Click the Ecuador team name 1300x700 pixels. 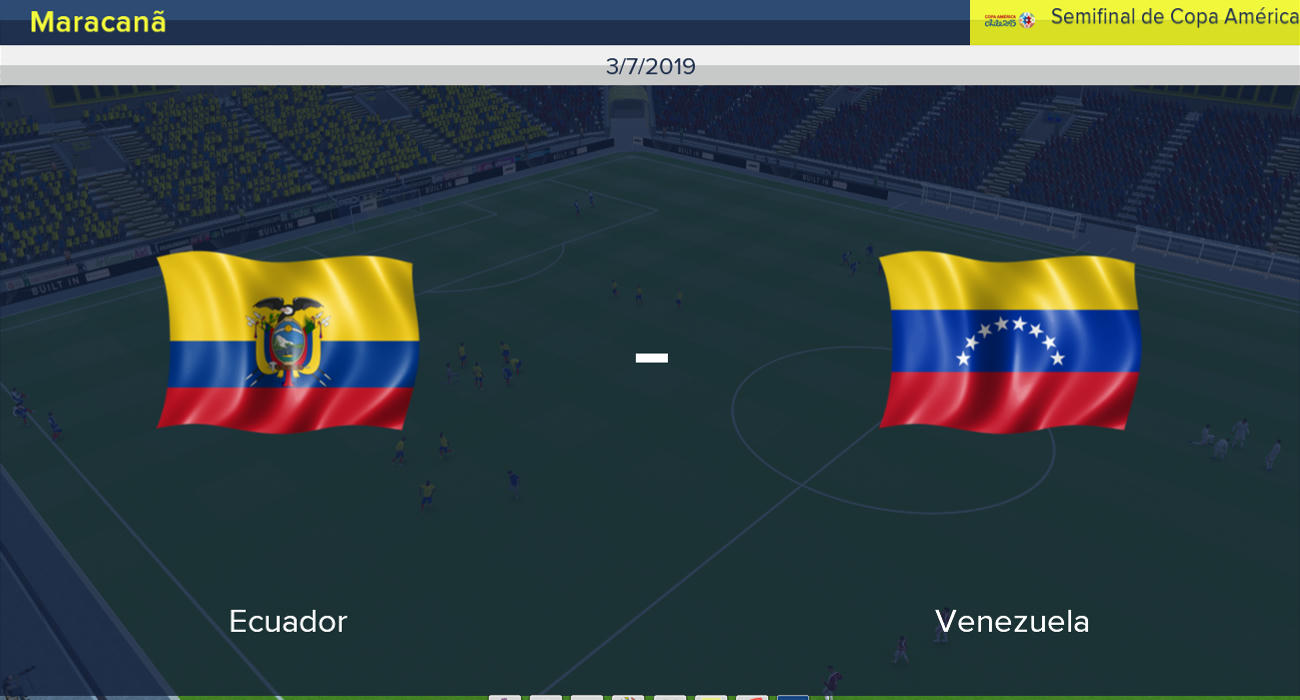pos(288,621)
